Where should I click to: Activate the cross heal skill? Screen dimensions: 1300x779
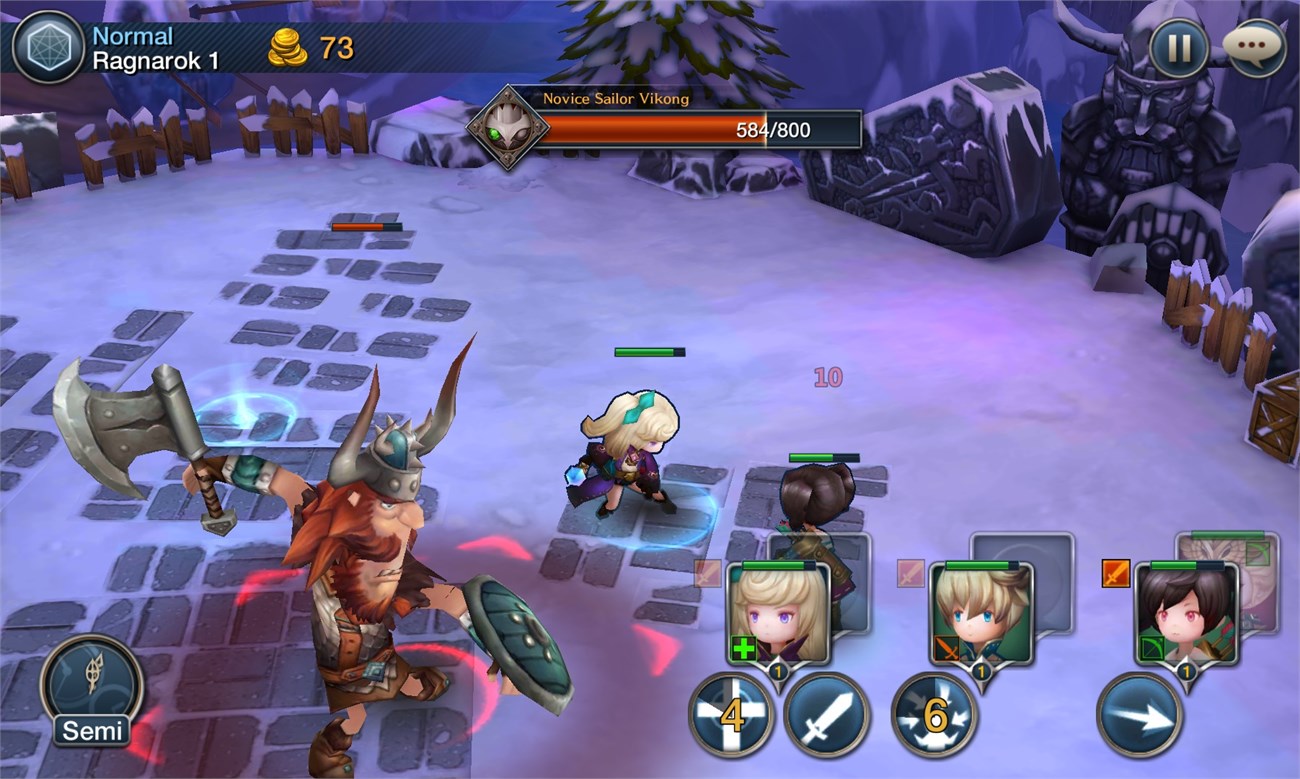tap(731, 714)
